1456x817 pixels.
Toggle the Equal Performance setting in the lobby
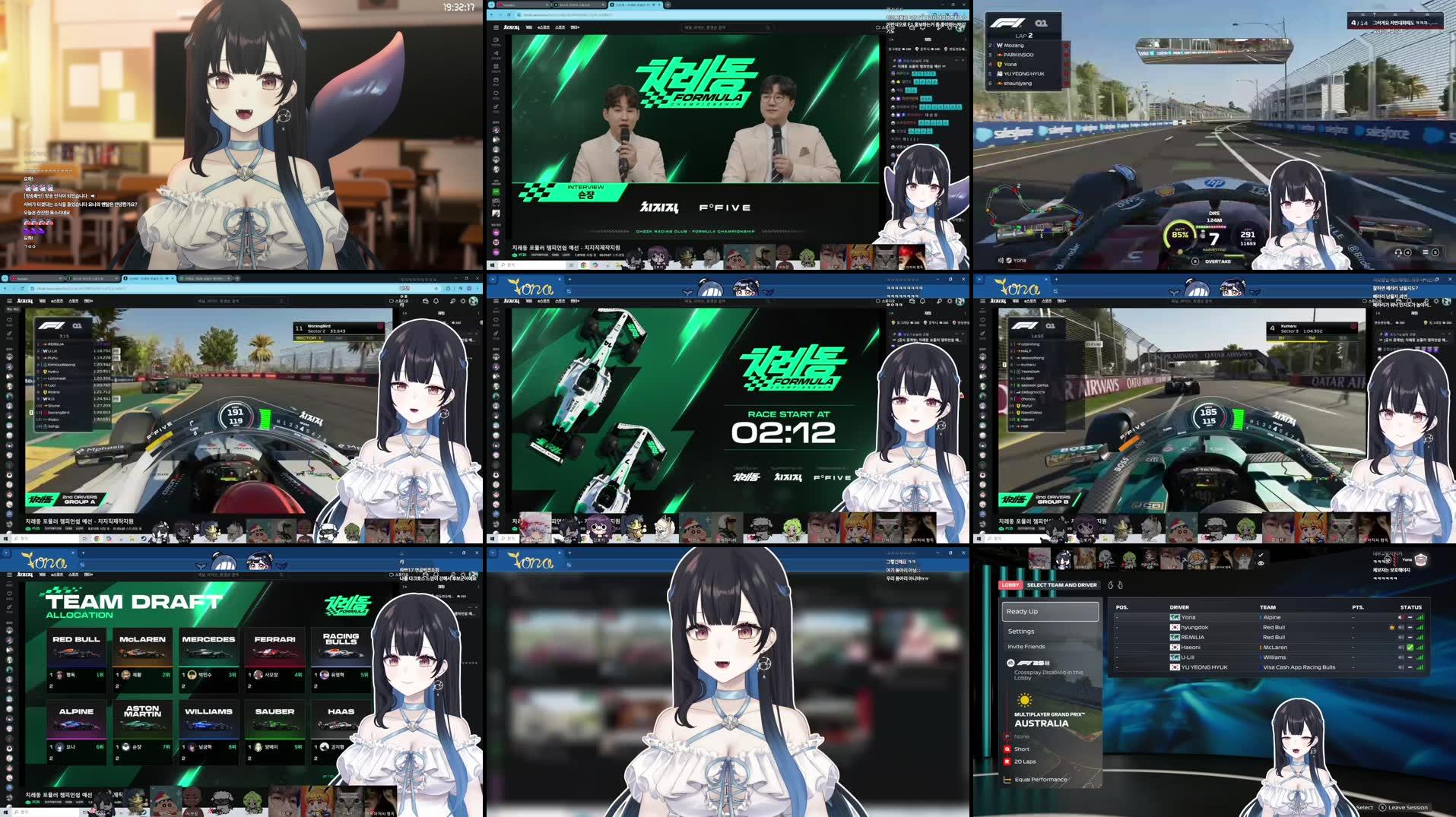1040,779
